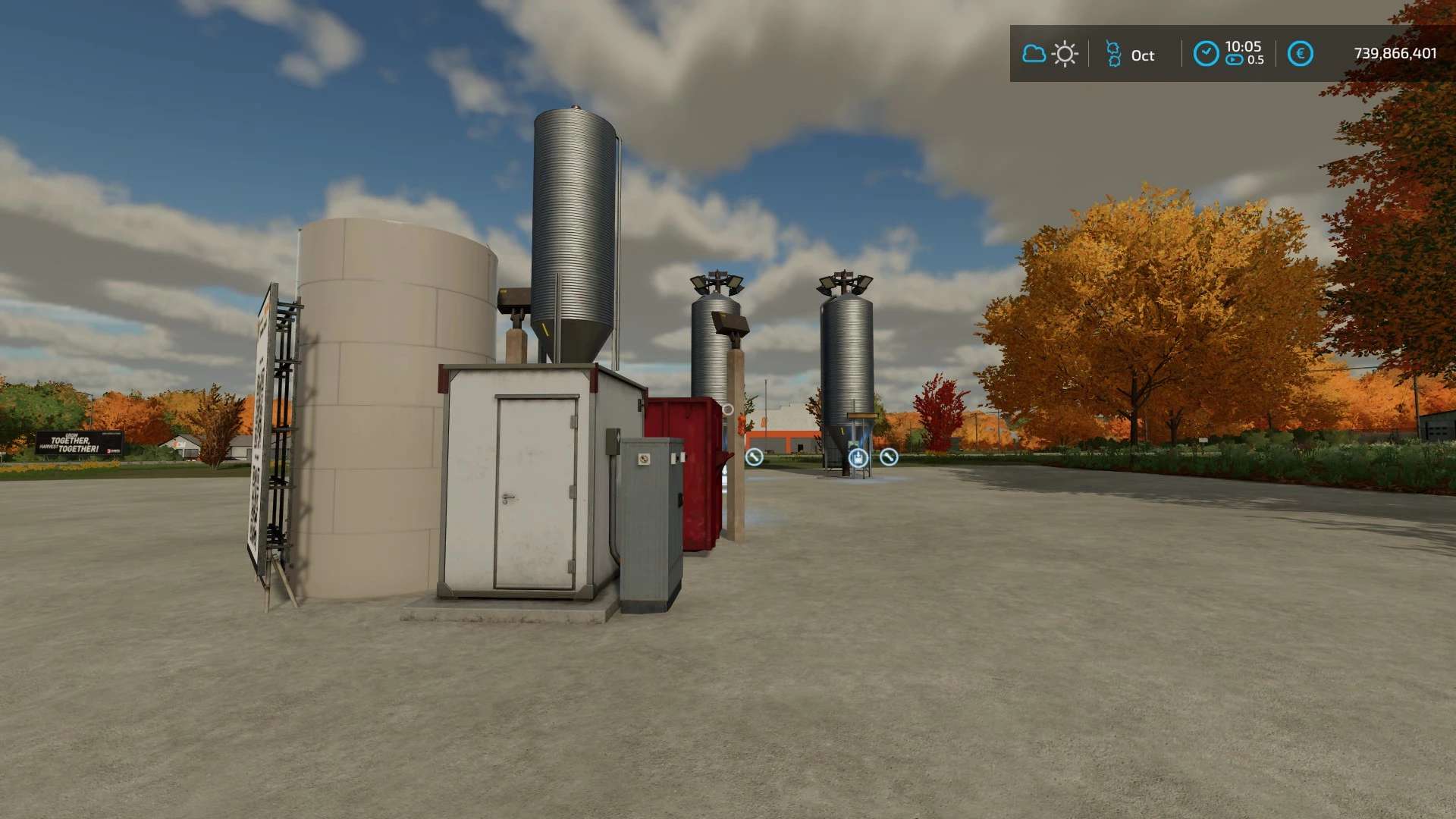
Task: Select the sun forecast icon
Action: (1065, 54)
